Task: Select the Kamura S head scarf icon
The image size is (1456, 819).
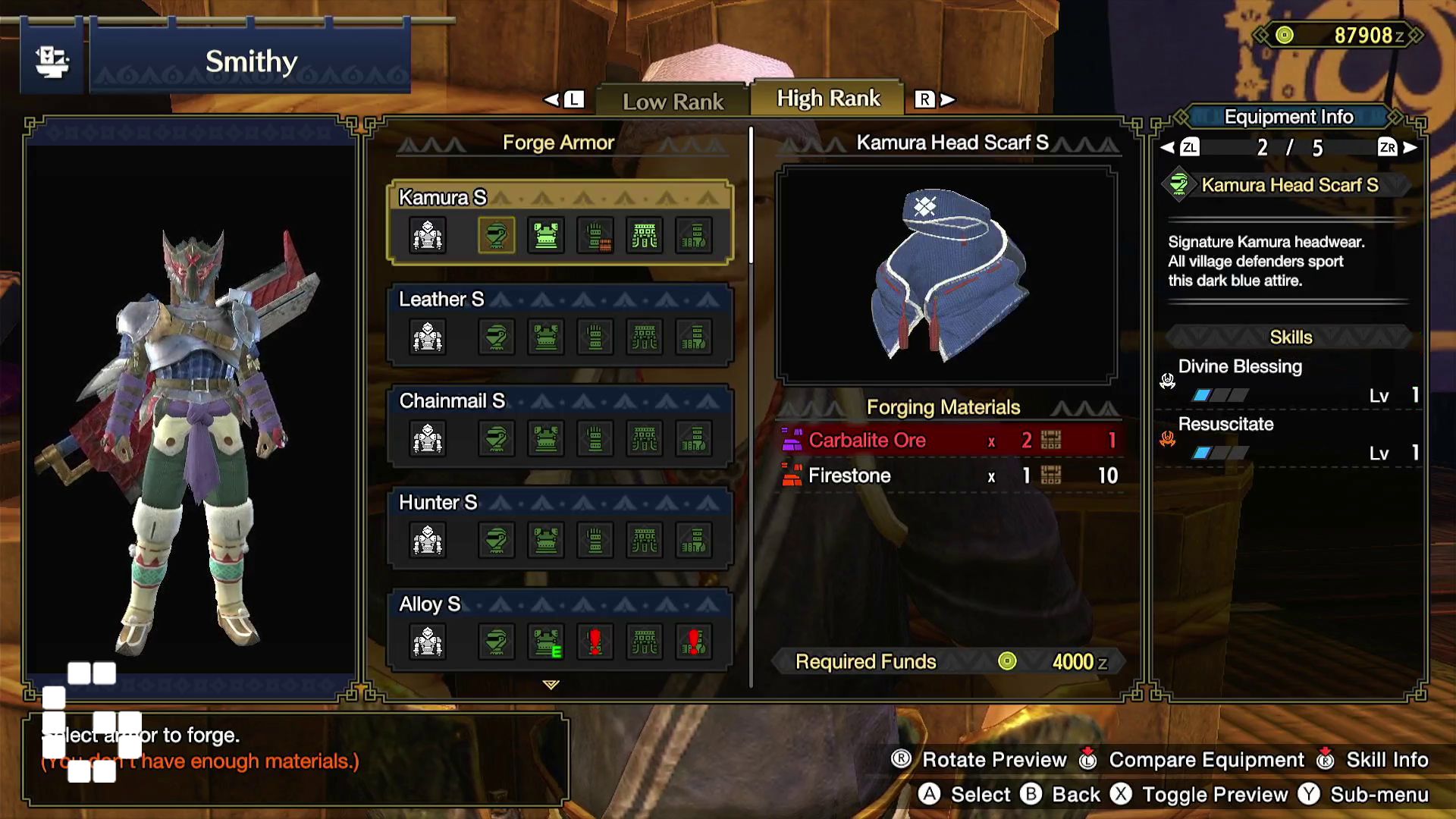Action: pos(497,235)
